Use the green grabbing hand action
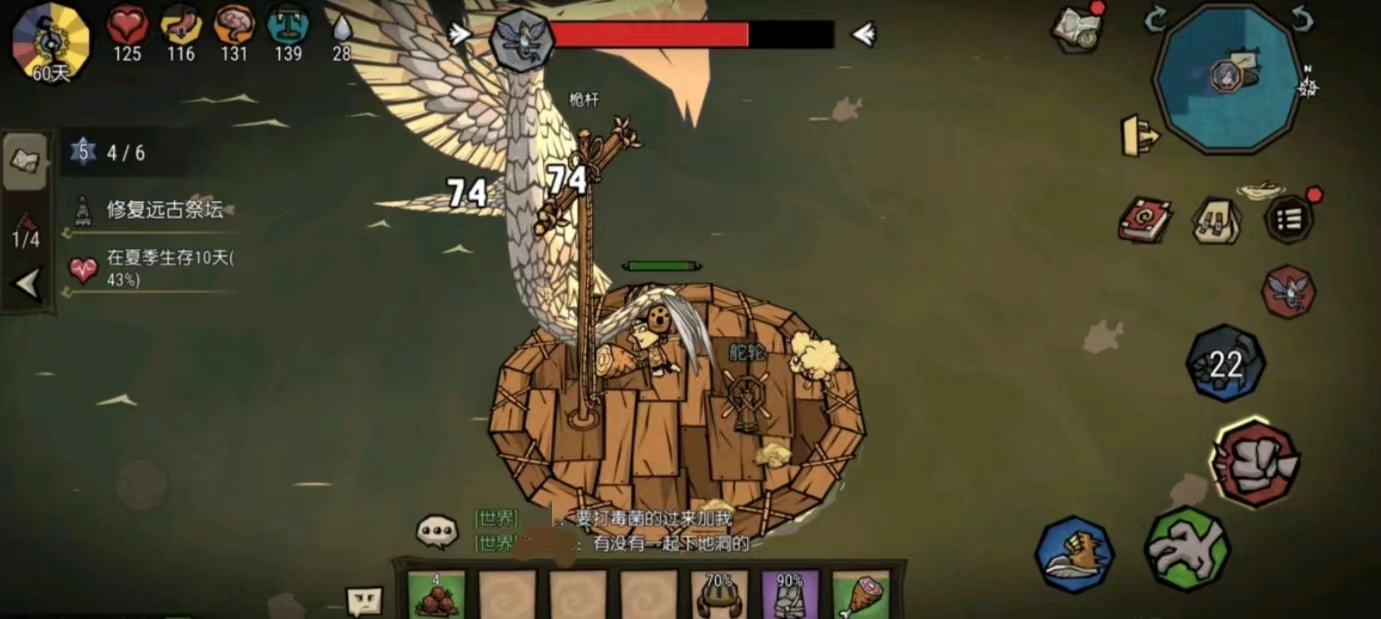Image resolution: width=1381 pixels, height=619 pixels. pyautogui.click(x=1187, y=547)
